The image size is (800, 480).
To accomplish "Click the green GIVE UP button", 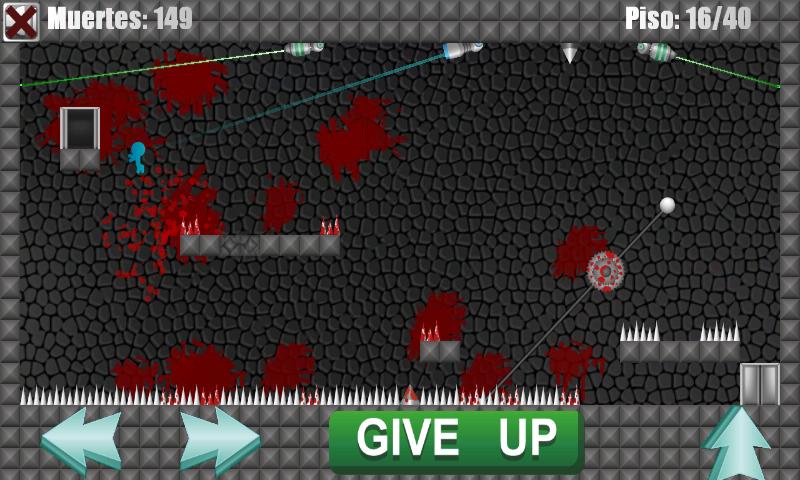I will 456,439.
